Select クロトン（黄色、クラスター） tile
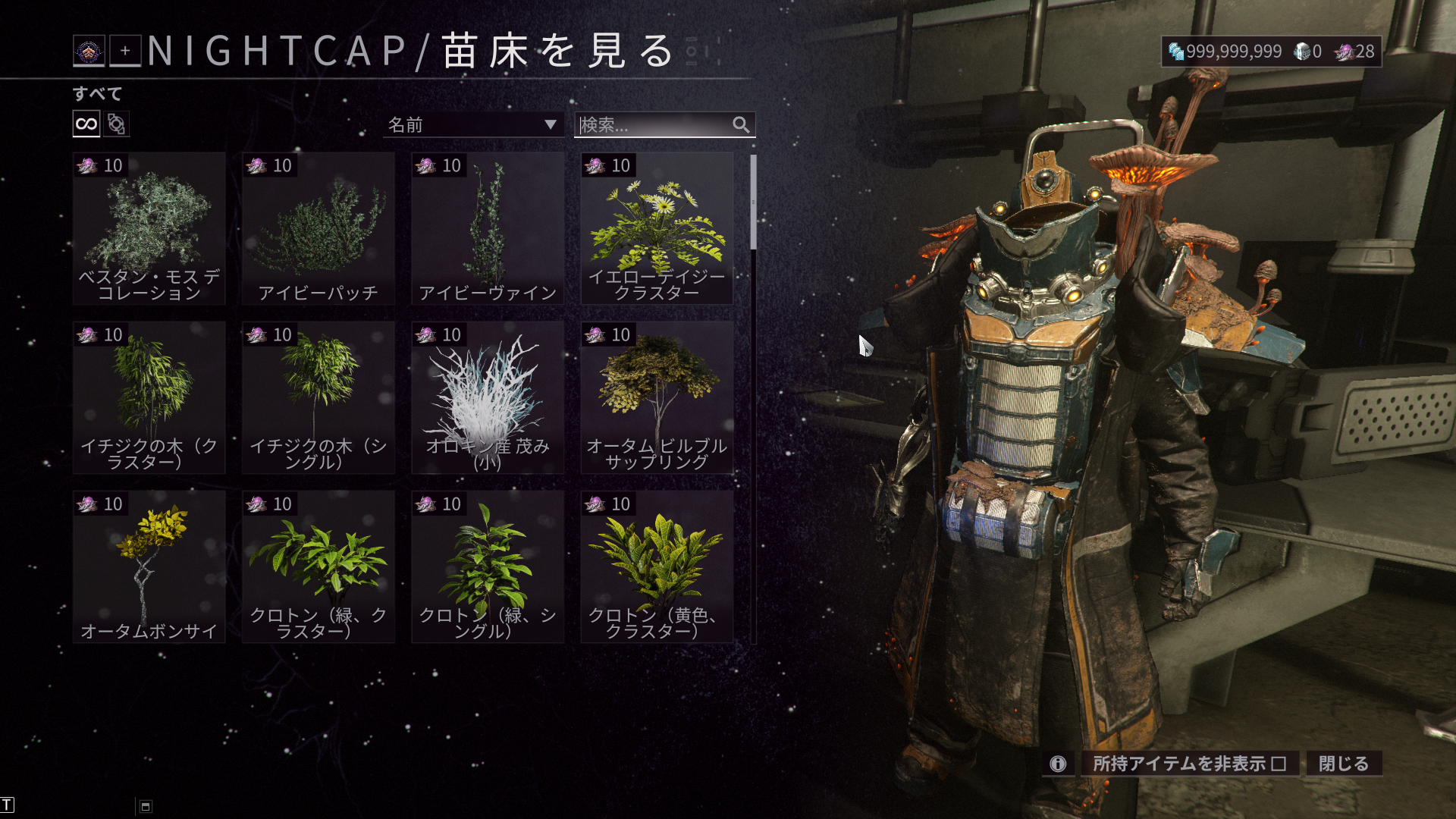 click(x=657, y=566)
